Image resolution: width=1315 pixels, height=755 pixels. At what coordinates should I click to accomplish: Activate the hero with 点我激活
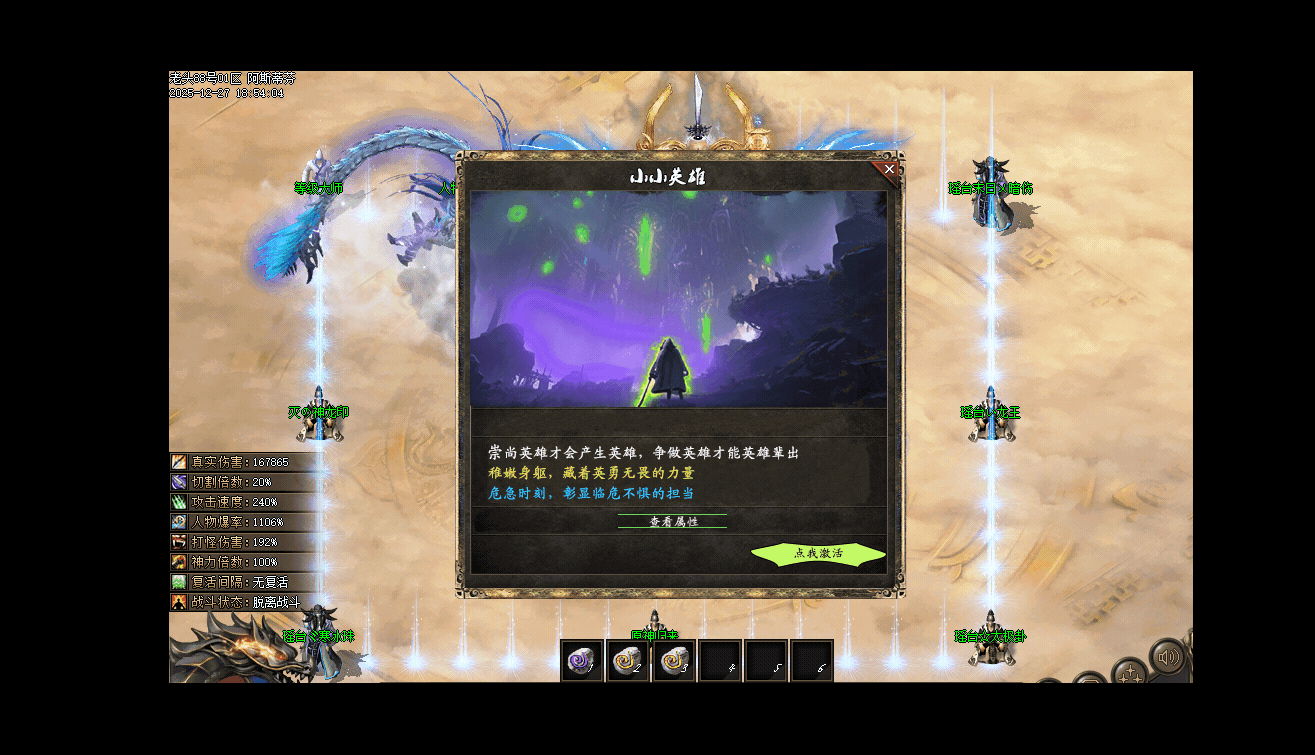(x=818, y=553)
